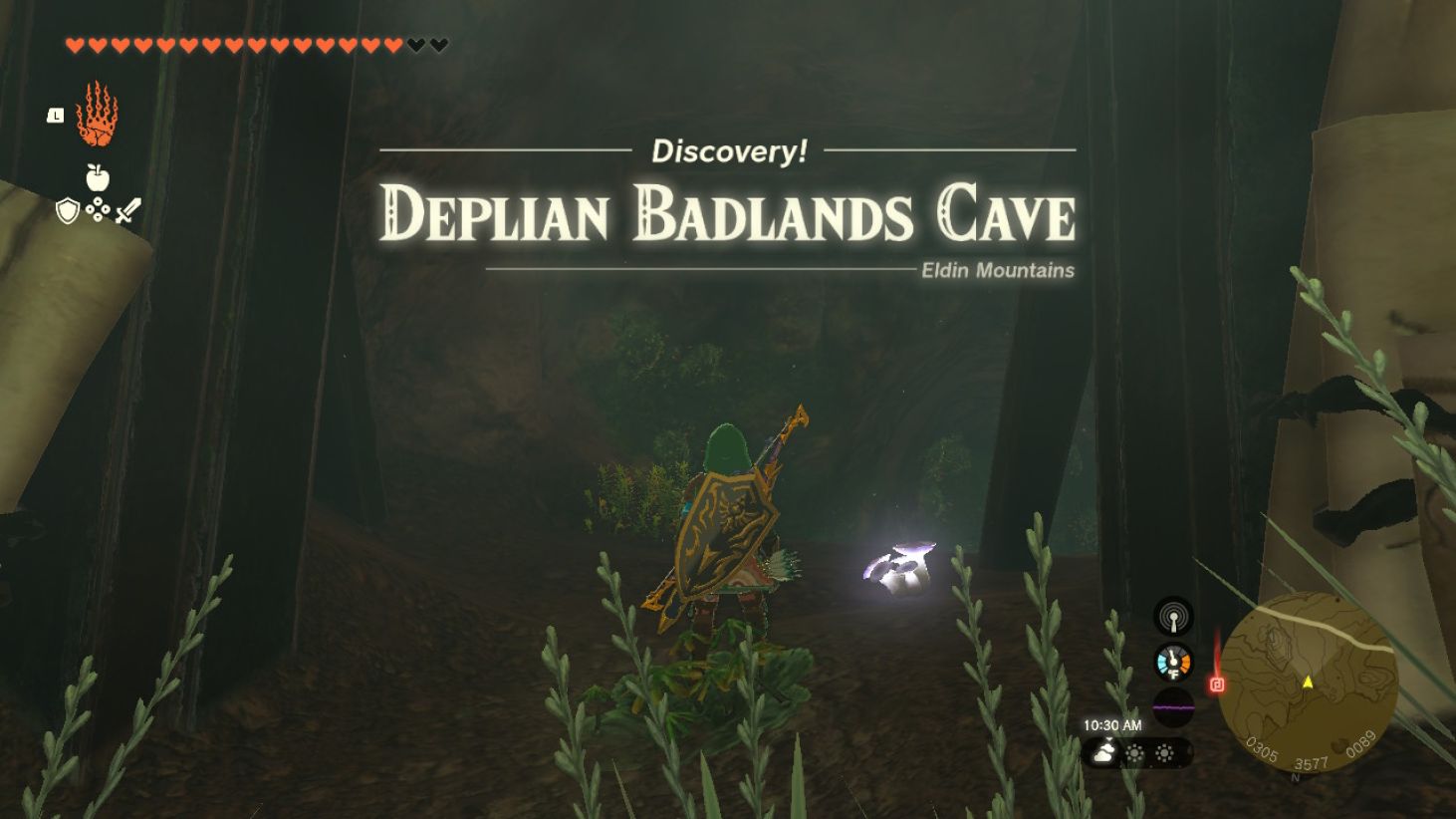
Task: Click the L button prompt badge
Action: (55, 114)
